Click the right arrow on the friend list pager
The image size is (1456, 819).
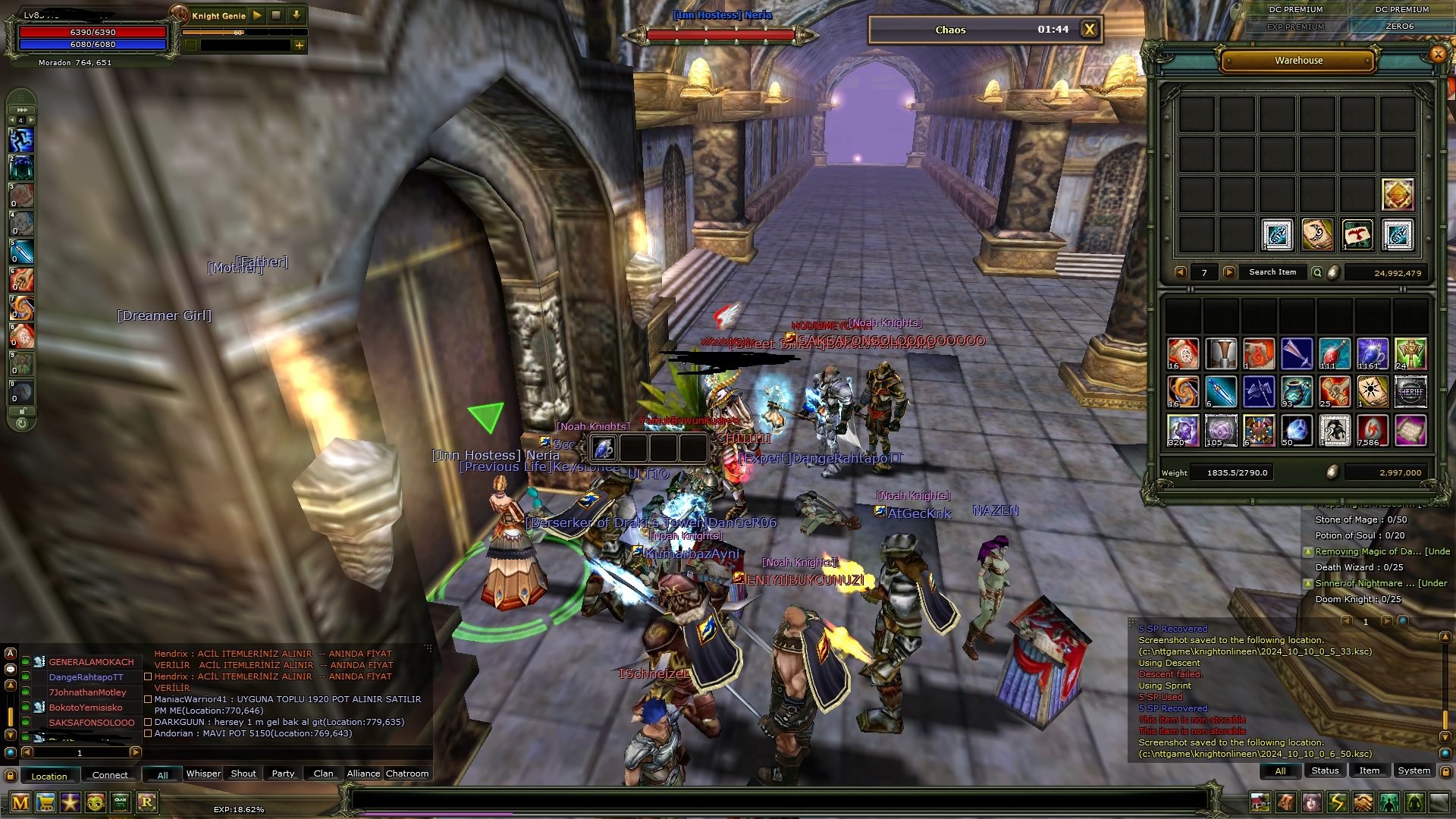click(135, 752)
